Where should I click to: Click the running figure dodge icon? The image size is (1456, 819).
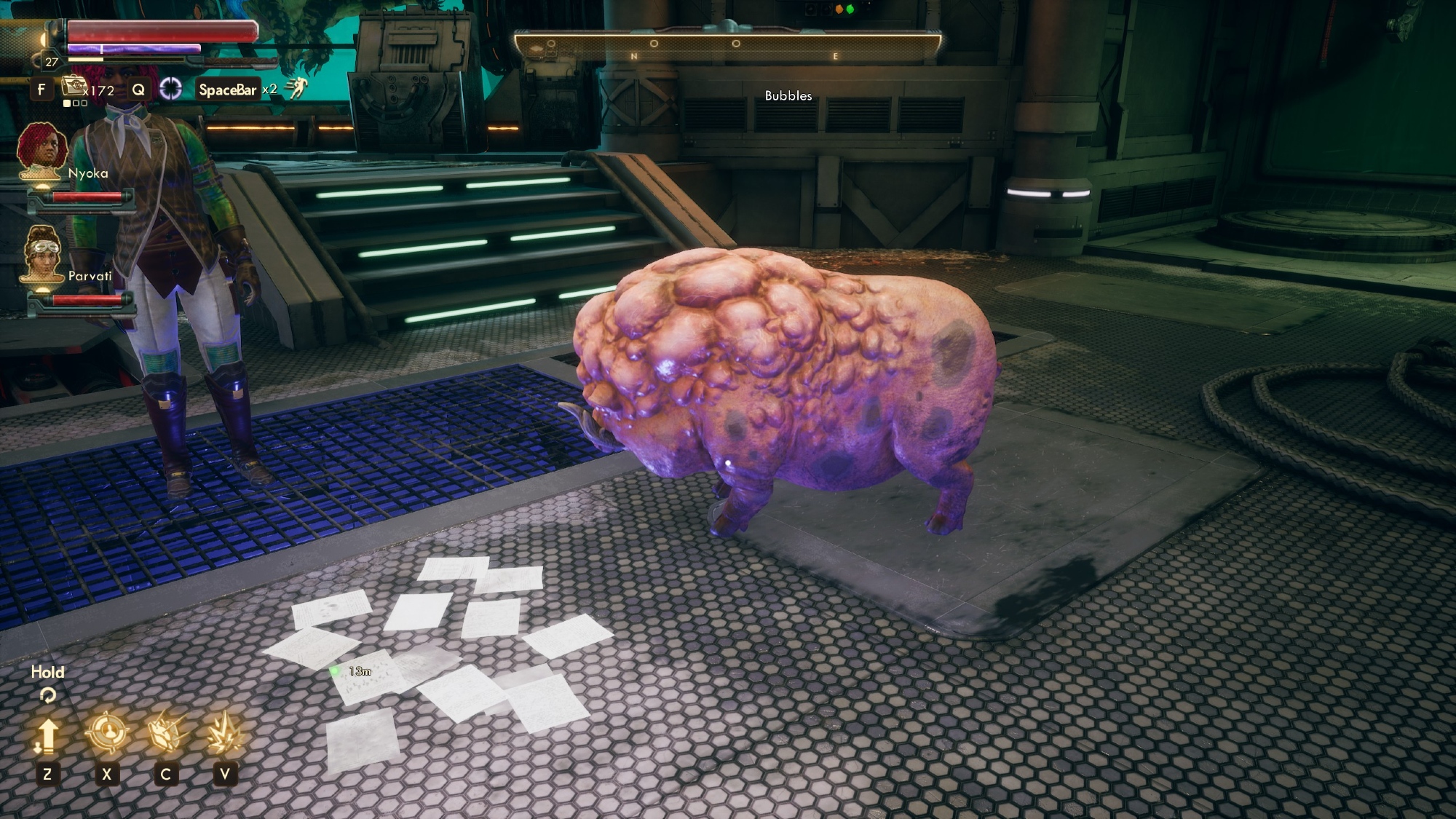tap(296, 88)
